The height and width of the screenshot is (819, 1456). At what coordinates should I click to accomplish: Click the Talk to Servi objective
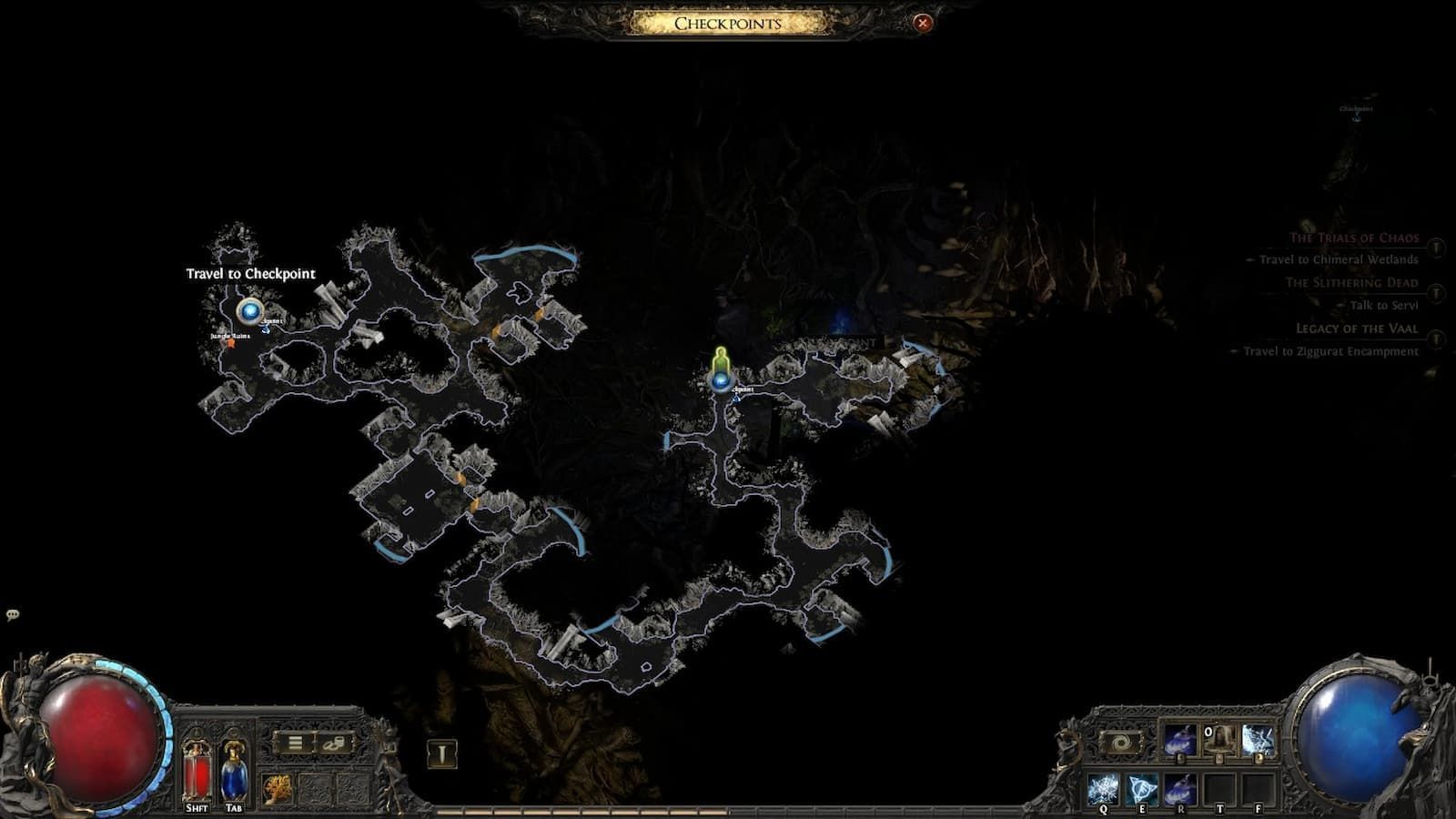(x=1383, y=307)
